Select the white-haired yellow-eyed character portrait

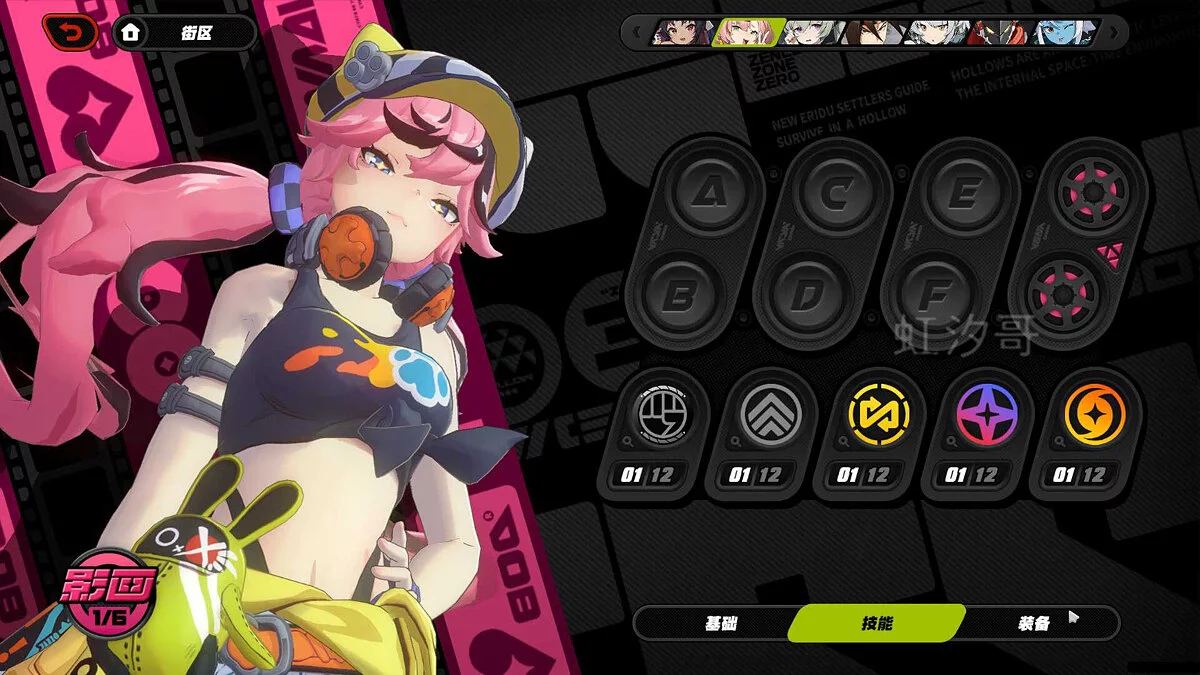[x=936, y=33]
